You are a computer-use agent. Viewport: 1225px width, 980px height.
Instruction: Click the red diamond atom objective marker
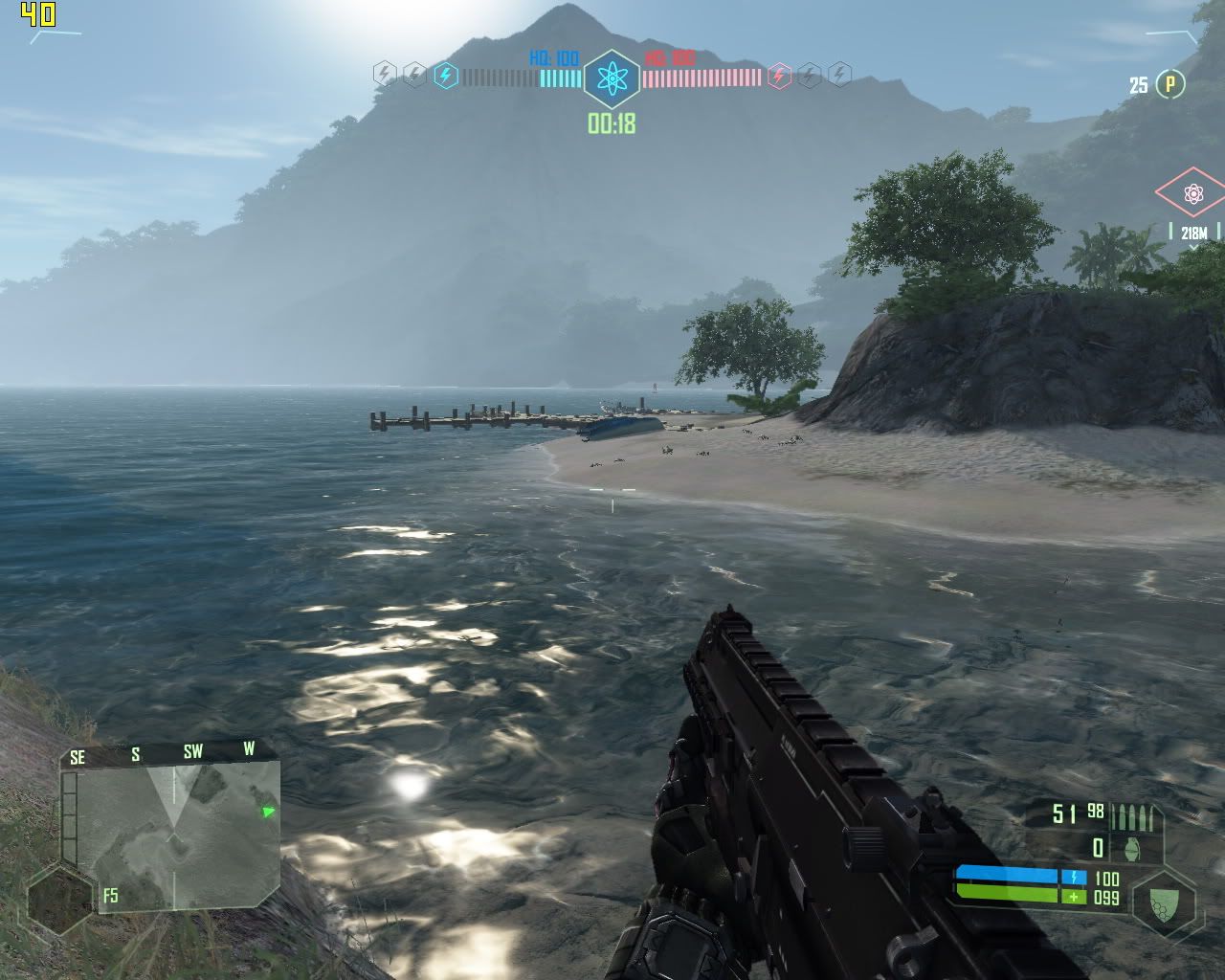1192,194
